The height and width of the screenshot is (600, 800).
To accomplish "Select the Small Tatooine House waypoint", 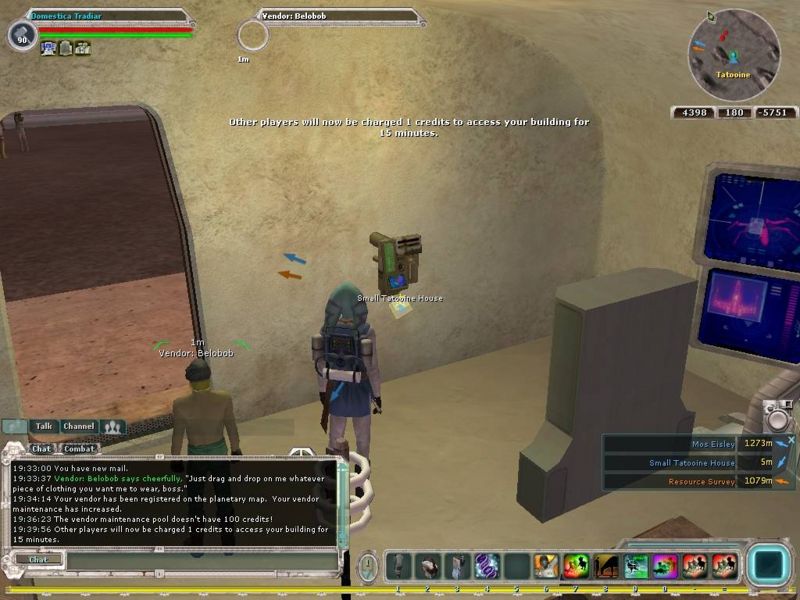I will (x=700, y=462).
